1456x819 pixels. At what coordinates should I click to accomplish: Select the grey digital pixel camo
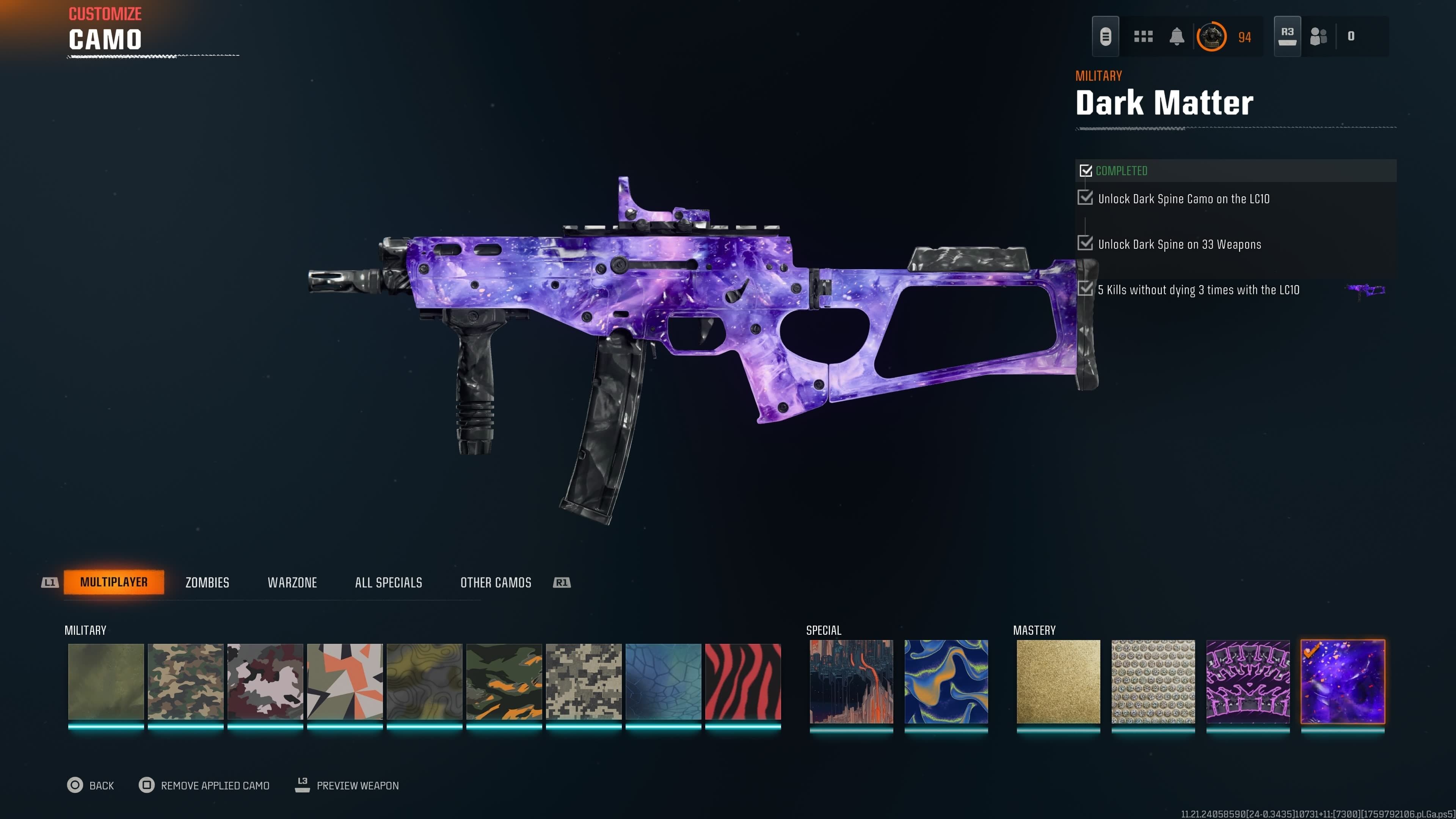pos(583,682)
